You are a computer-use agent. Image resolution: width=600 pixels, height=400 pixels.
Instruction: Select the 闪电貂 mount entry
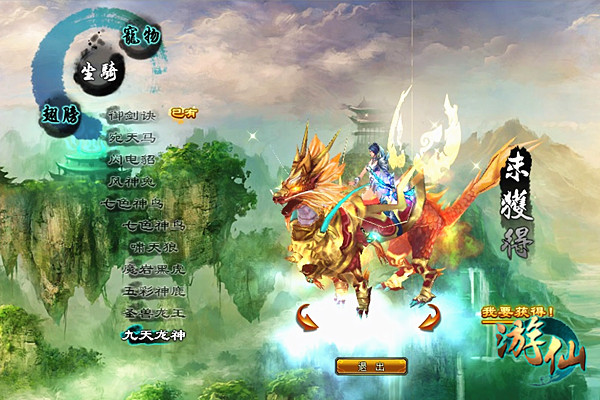click(134, 159)
